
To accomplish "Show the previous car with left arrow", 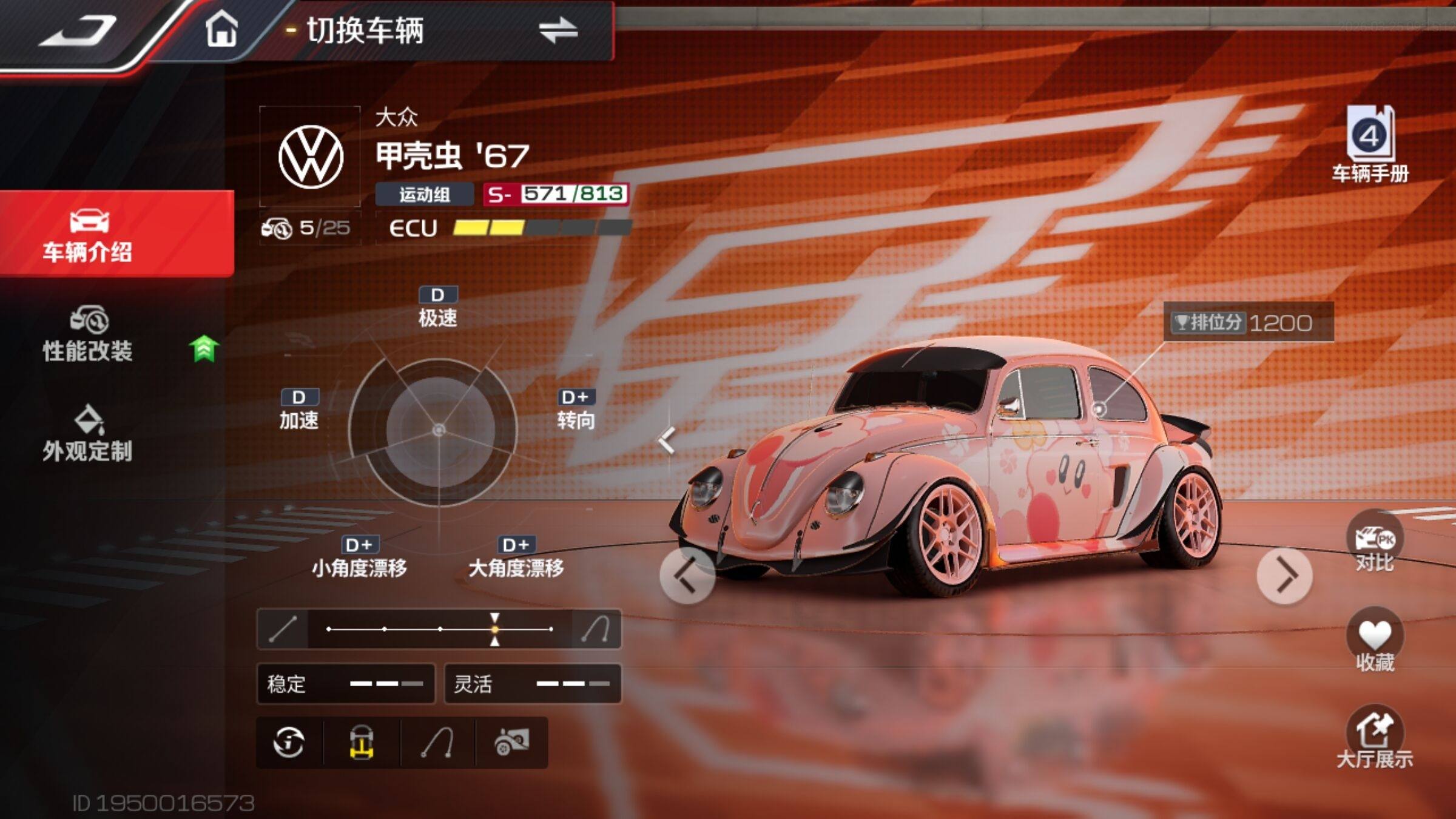I will click(x=687, y=575).
